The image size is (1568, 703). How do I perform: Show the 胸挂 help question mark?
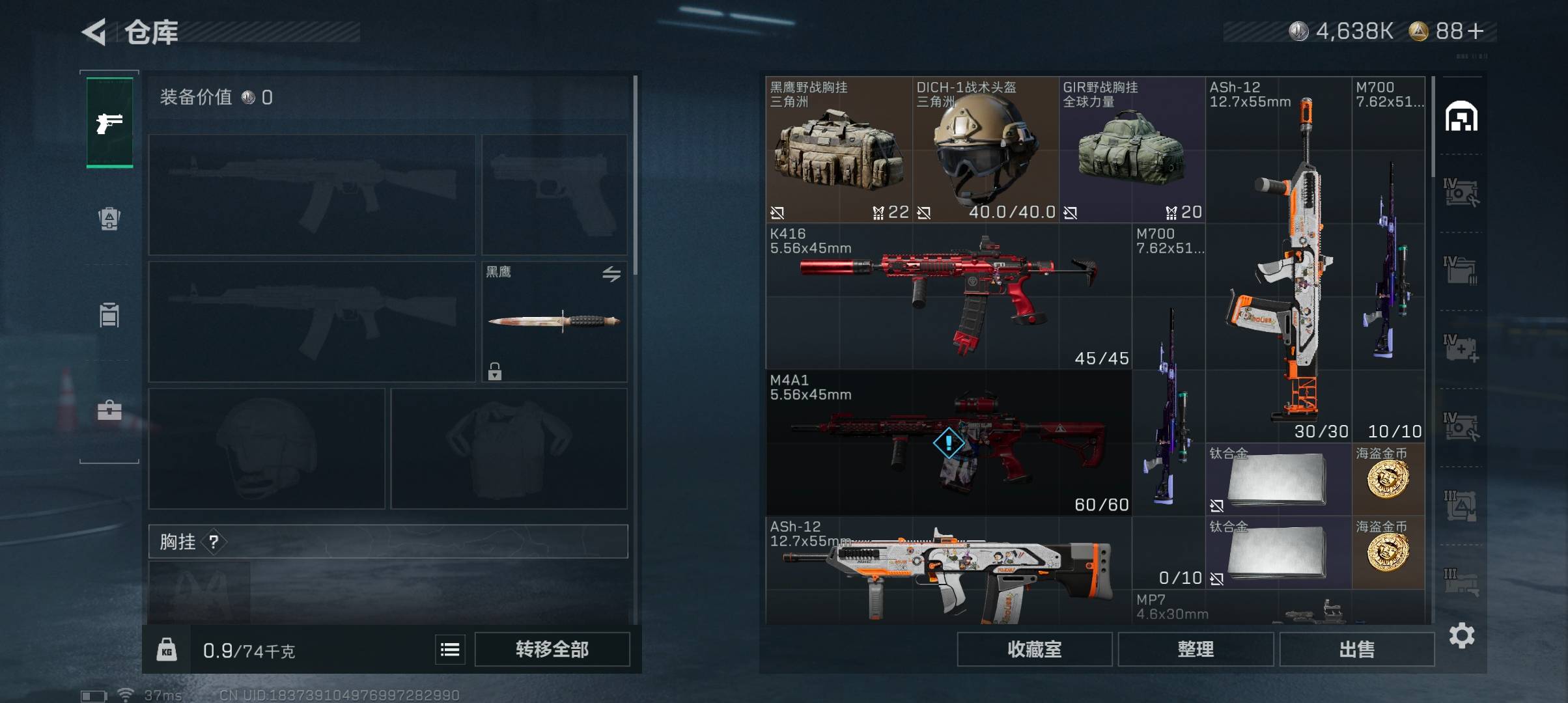tap(214, 542)
